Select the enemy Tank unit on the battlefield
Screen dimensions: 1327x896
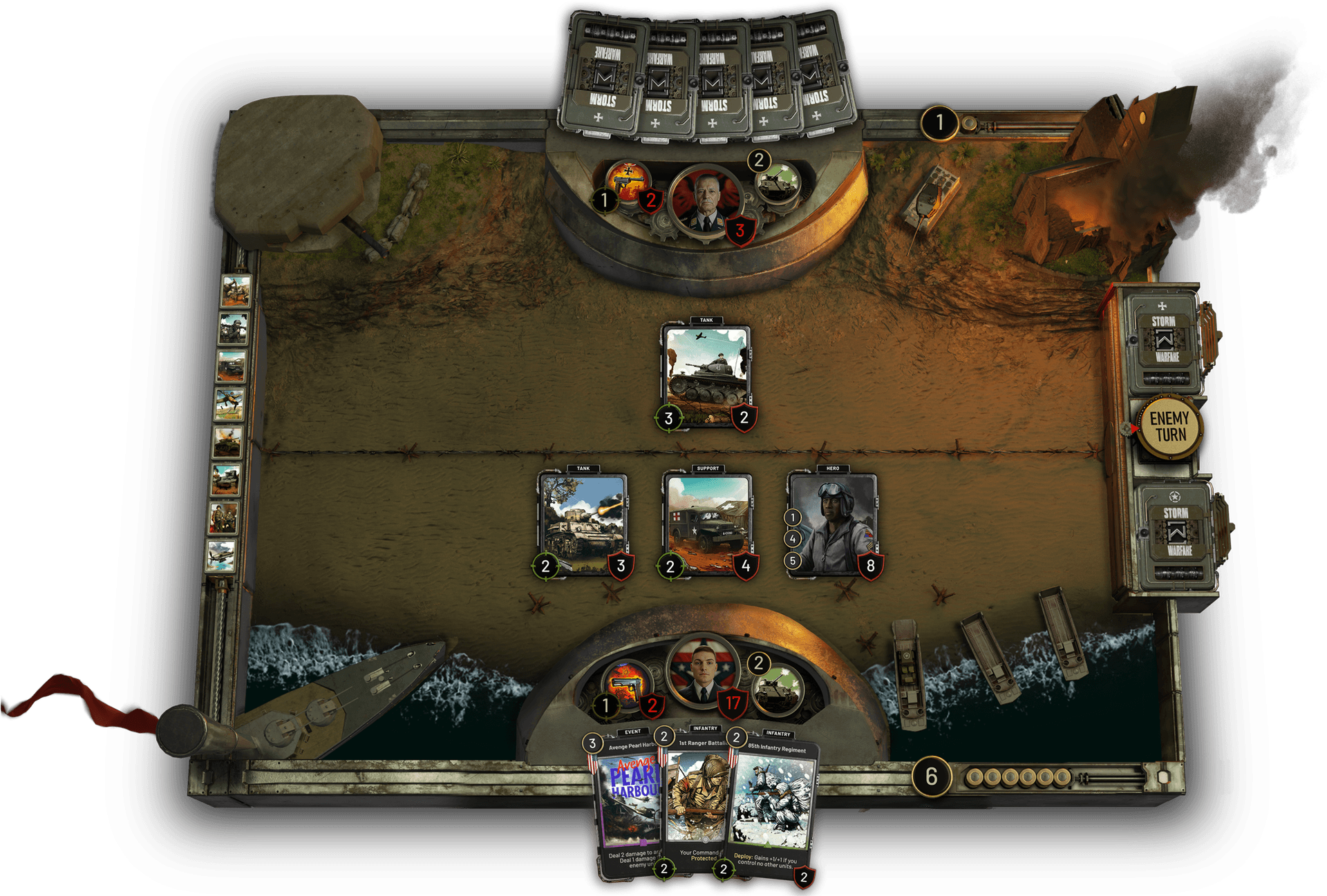pos(705,370)
